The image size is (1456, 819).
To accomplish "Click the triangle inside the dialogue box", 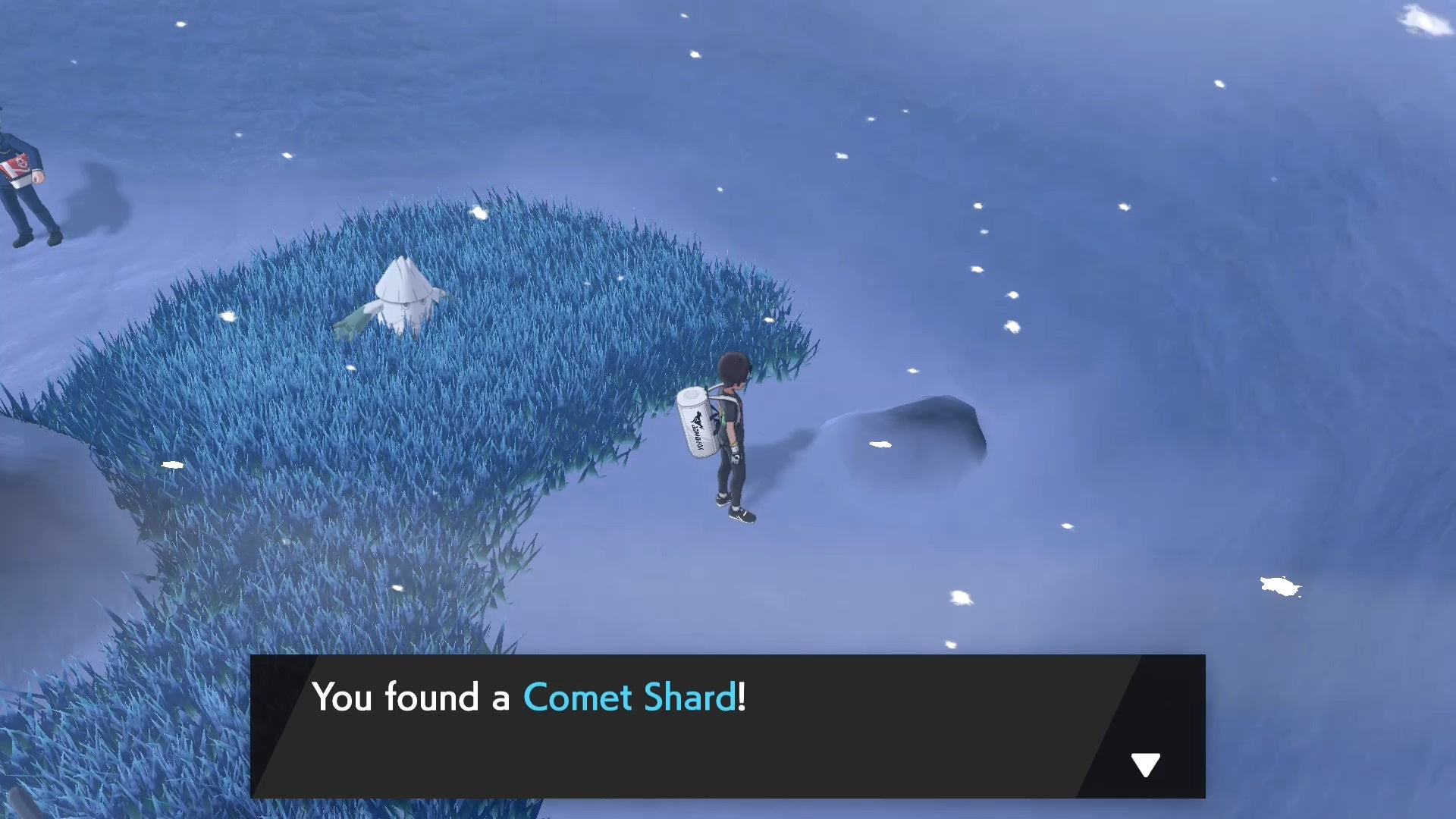I will coord(1145,763).
